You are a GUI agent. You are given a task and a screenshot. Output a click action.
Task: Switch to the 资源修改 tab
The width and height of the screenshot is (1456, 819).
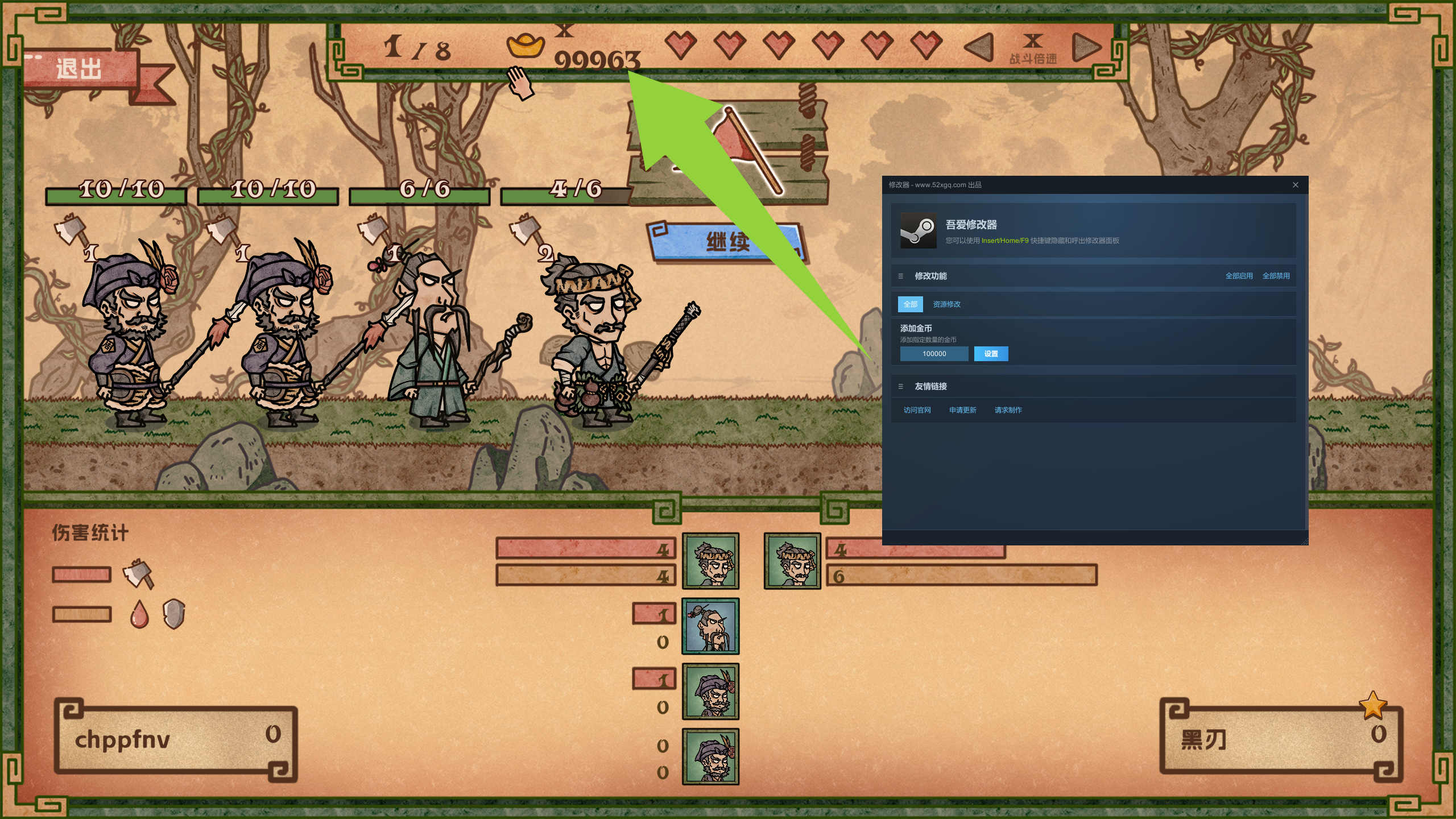946,304
